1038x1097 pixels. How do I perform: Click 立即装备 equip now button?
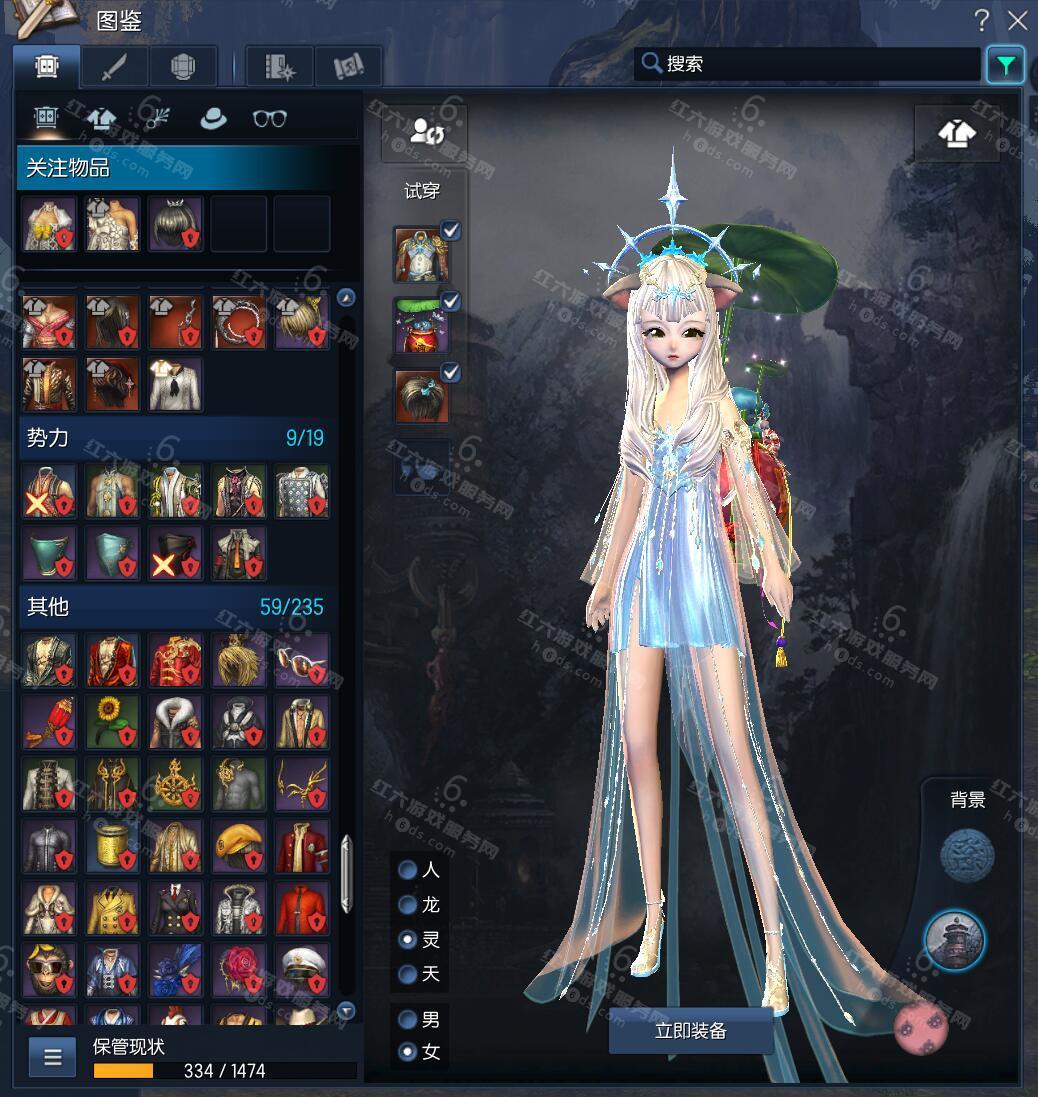coord(690,1031)
